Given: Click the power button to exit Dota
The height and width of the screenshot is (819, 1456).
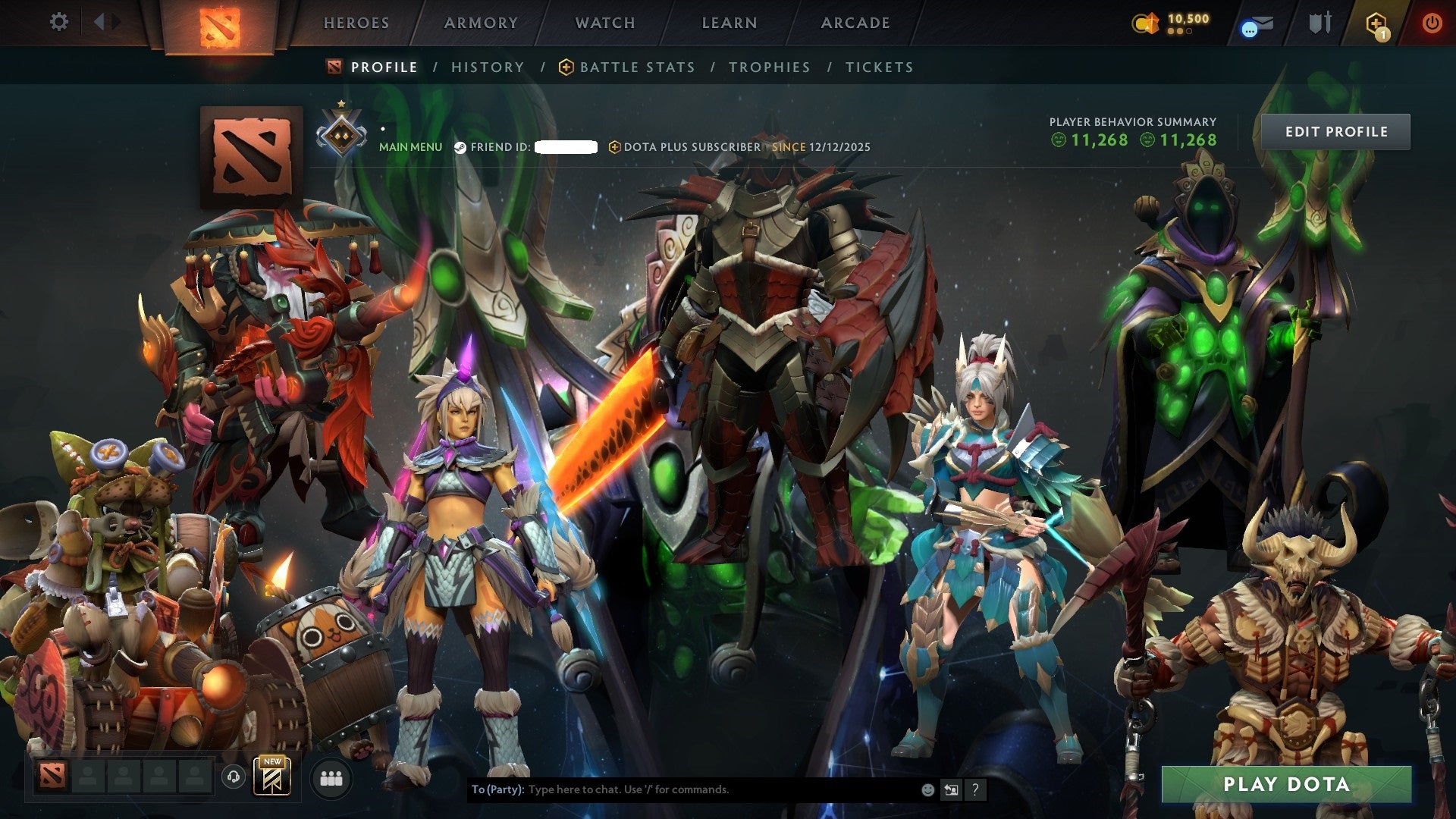Looking at the screenshot, I should tap(1433, 23).
